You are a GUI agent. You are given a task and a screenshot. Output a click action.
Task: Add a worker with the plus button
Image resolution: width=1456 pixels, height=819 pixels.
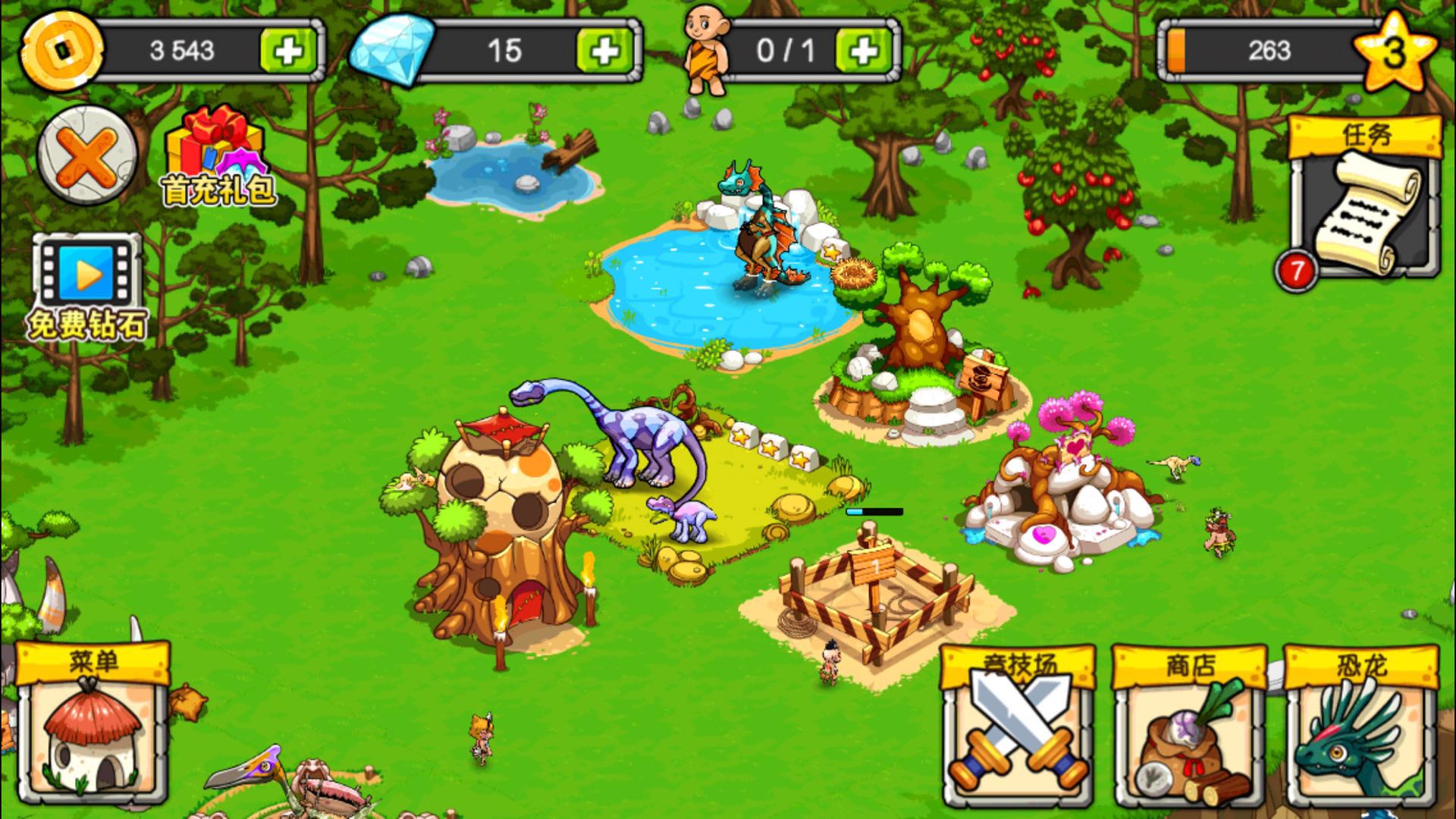(x=863, y=51)
